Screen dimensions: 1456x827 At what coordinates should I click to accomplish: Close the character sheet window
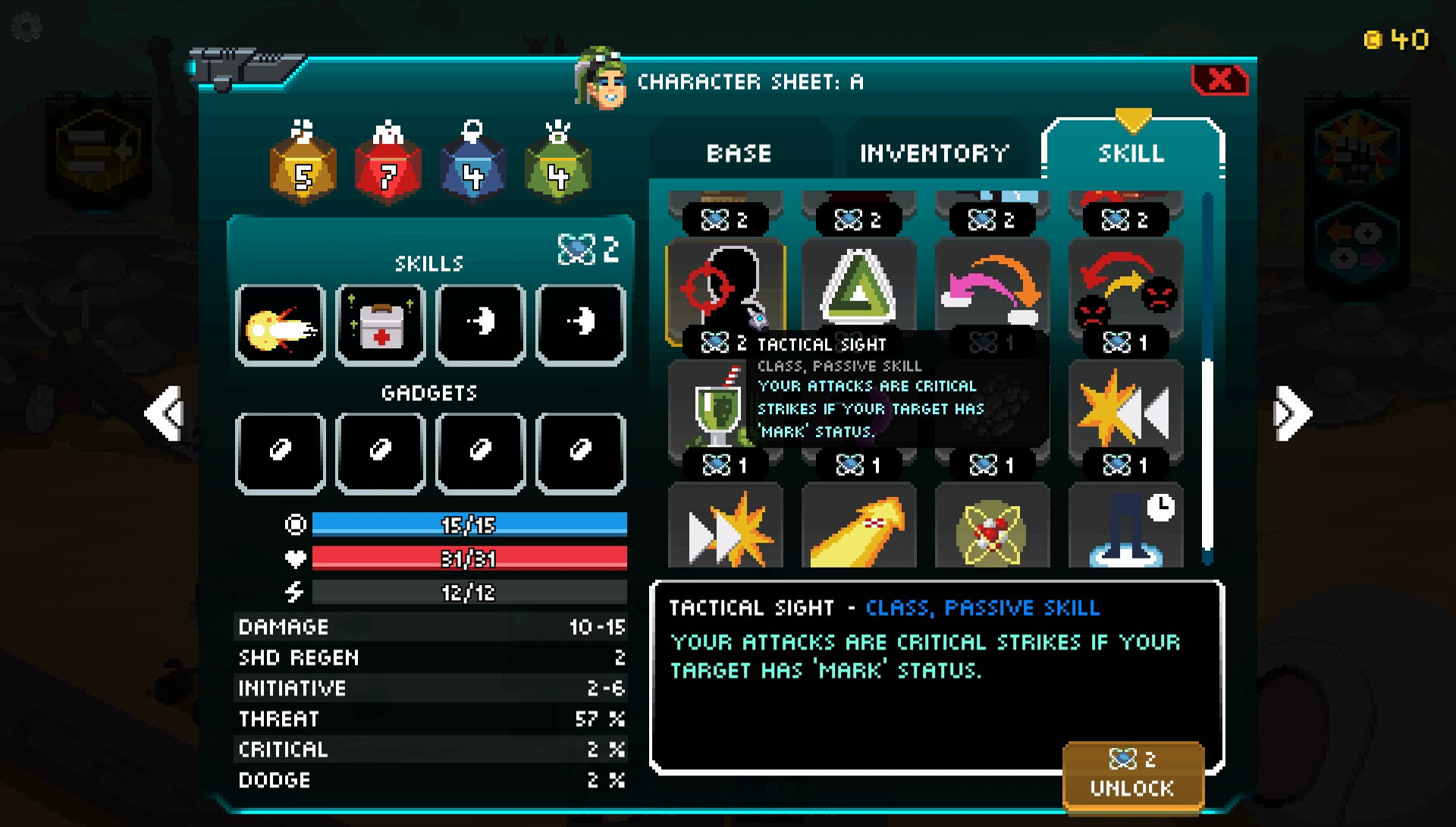1219,80
